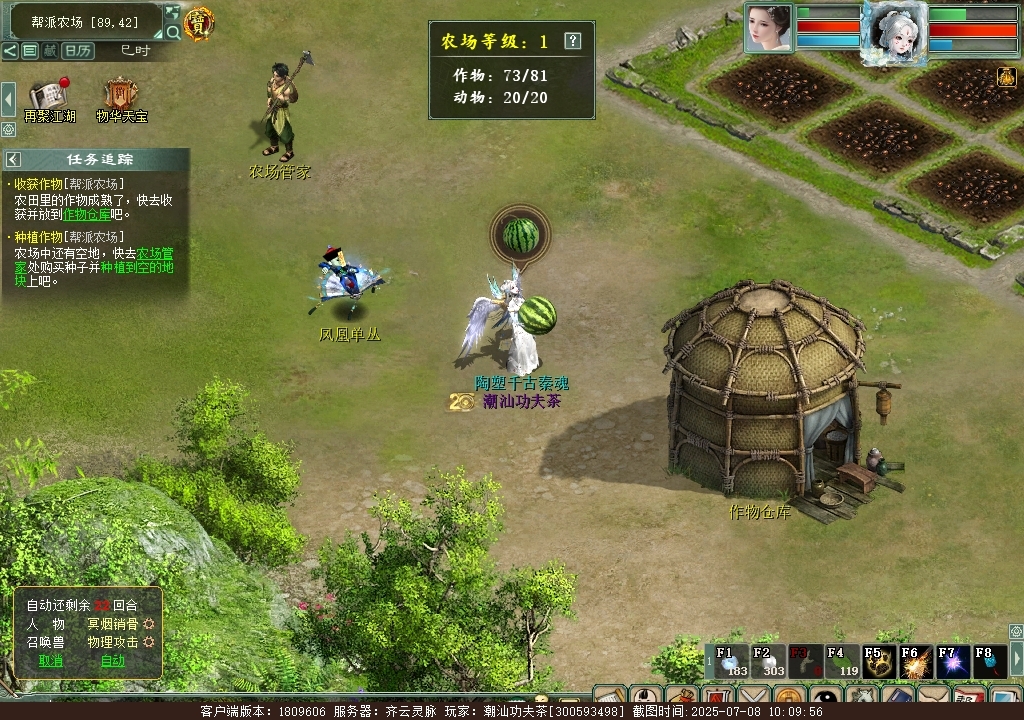Viewport: 1024px width, 720px height.
Task: Activate the F5 paw skill
Action: 879,662
